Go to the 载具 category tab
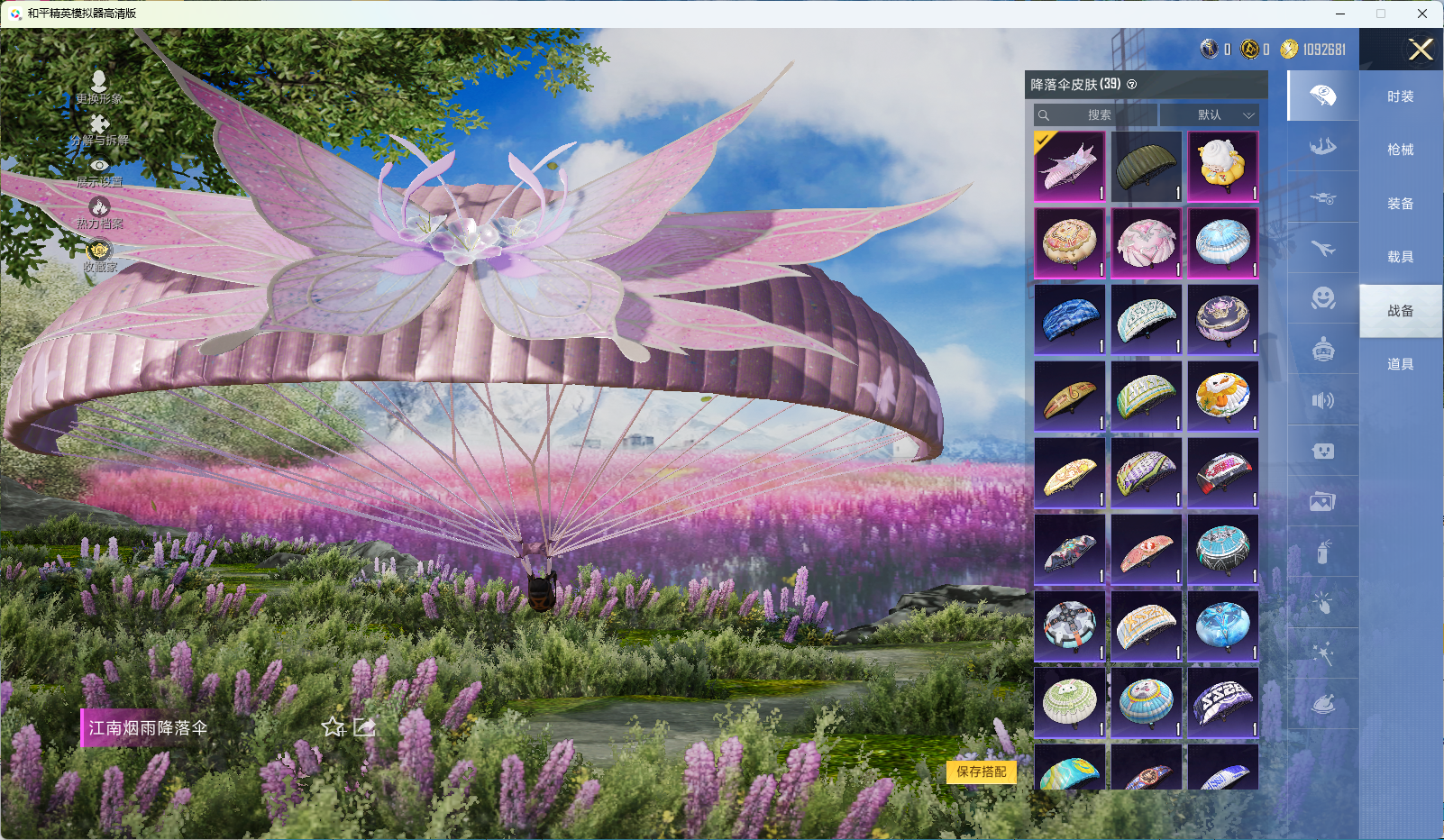Screen dimensions: 1444x840 (1400, 257)
